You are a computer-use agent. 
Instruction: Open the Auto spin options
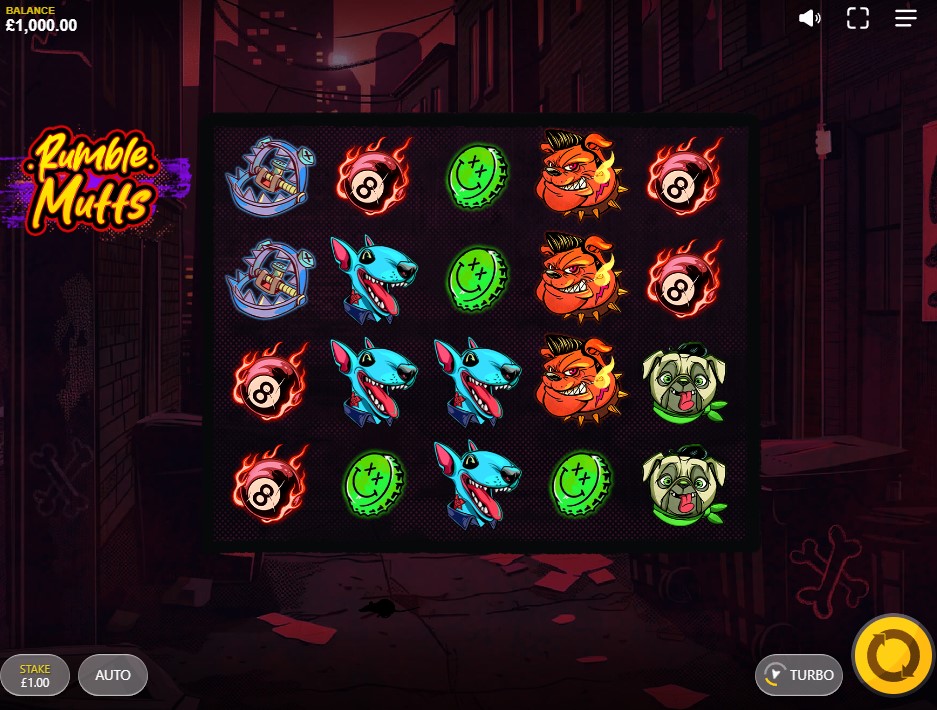[113, 675]
